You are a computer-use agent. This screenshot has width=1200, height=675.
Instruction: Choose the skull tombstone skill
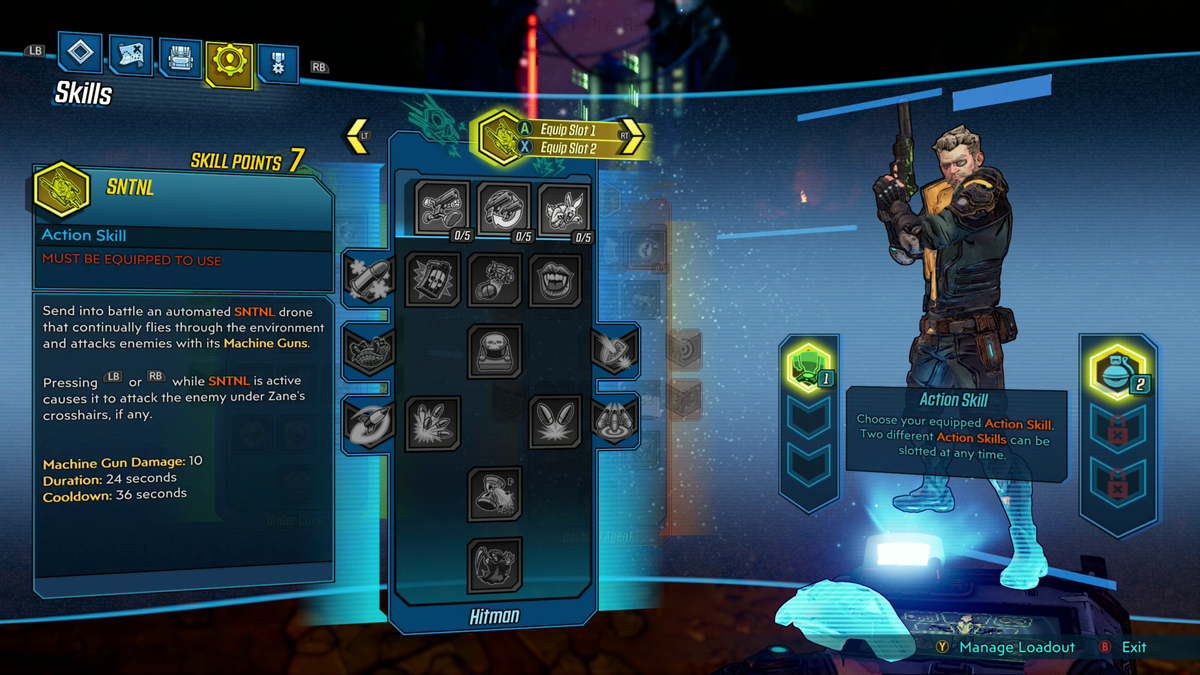point(494,351)
